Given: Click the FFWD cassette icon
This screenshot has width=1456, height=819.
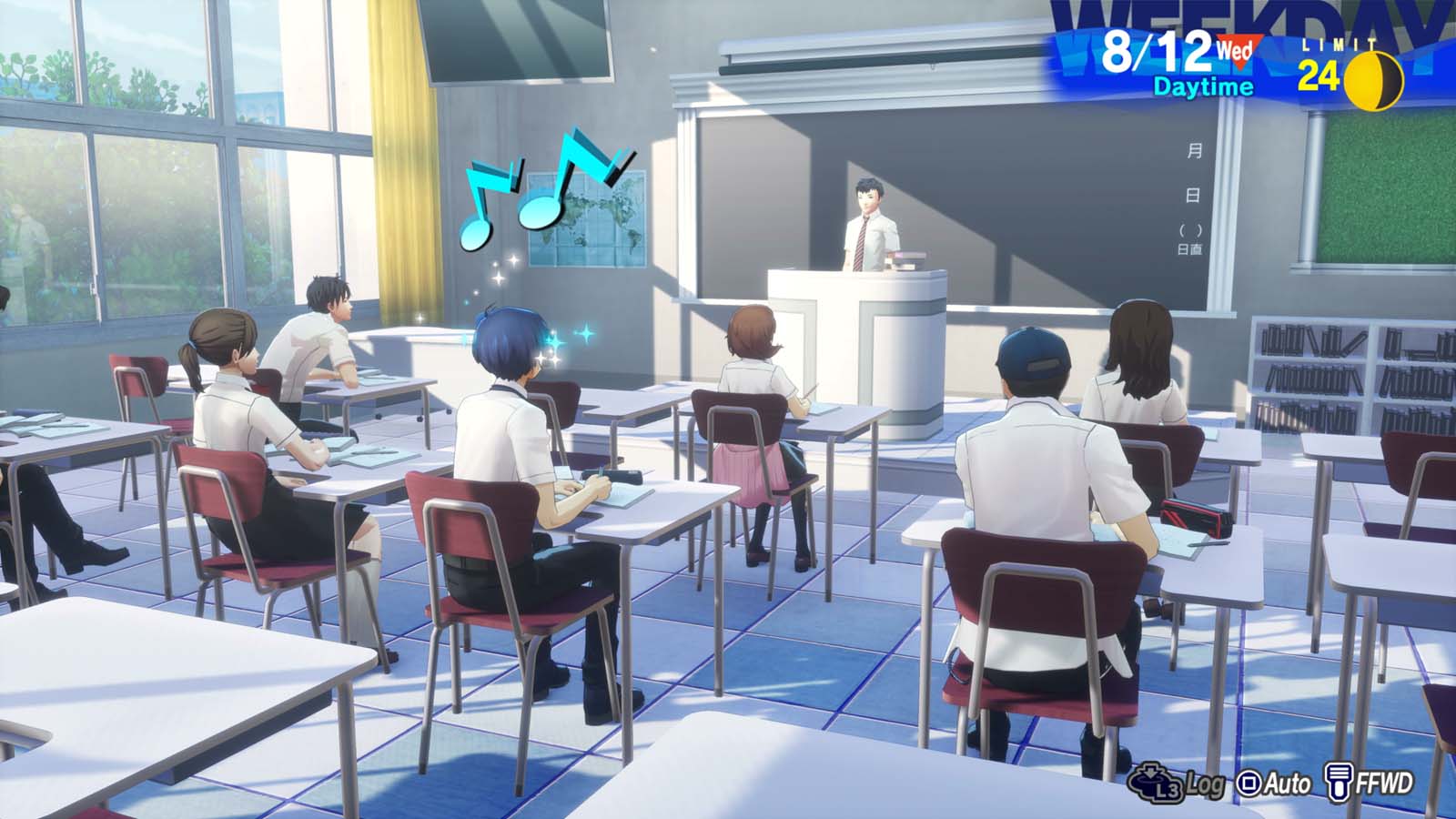Looking at the screenshot, I should click(1340, 782).
